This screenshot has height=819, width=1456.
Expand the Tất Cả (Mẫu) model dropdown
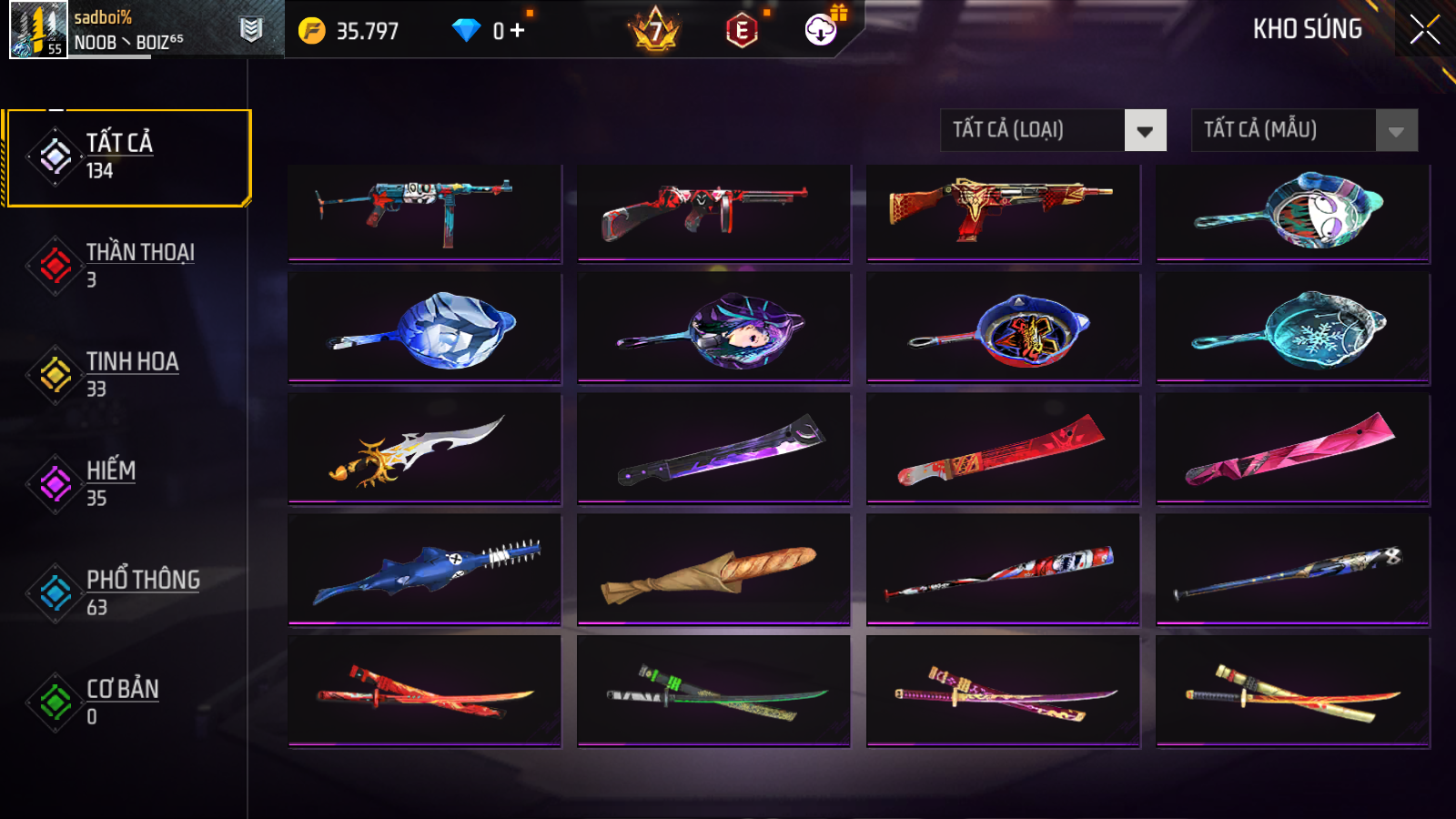click(1304, 130)
